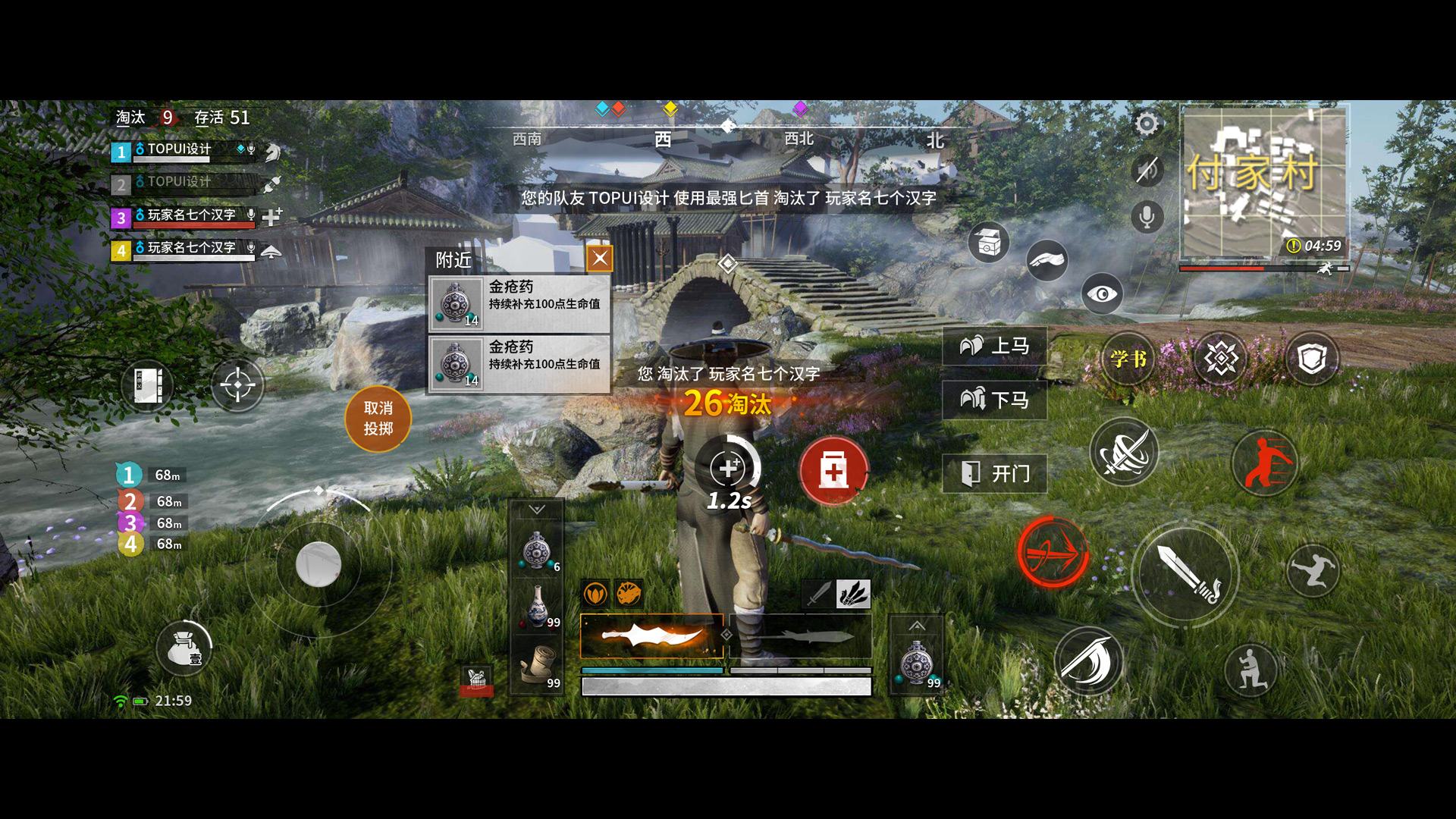Pick up a 金疮药 from the nearby list
The height and width of the screenshot is (819, 1456).
(519, 302)
